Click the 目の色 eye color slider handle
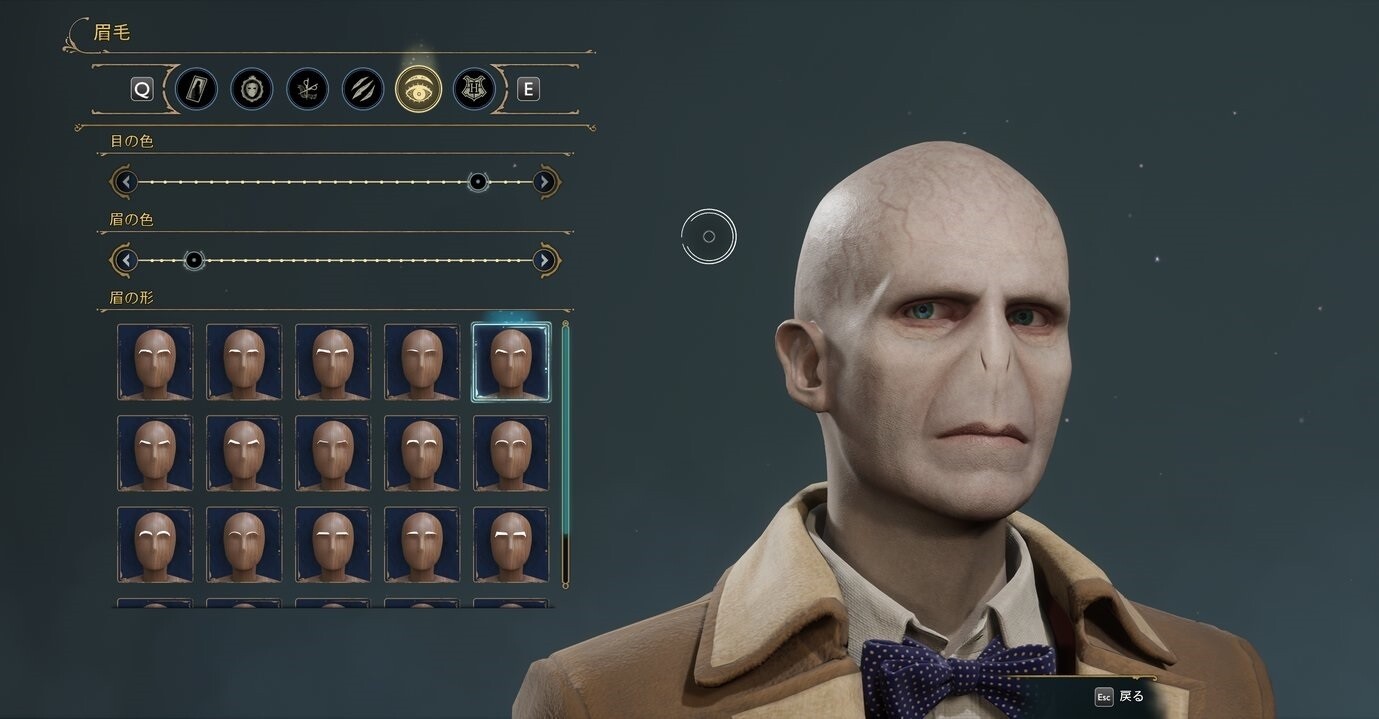This screenshot has height=719, width=1379. tap(478, 182)
